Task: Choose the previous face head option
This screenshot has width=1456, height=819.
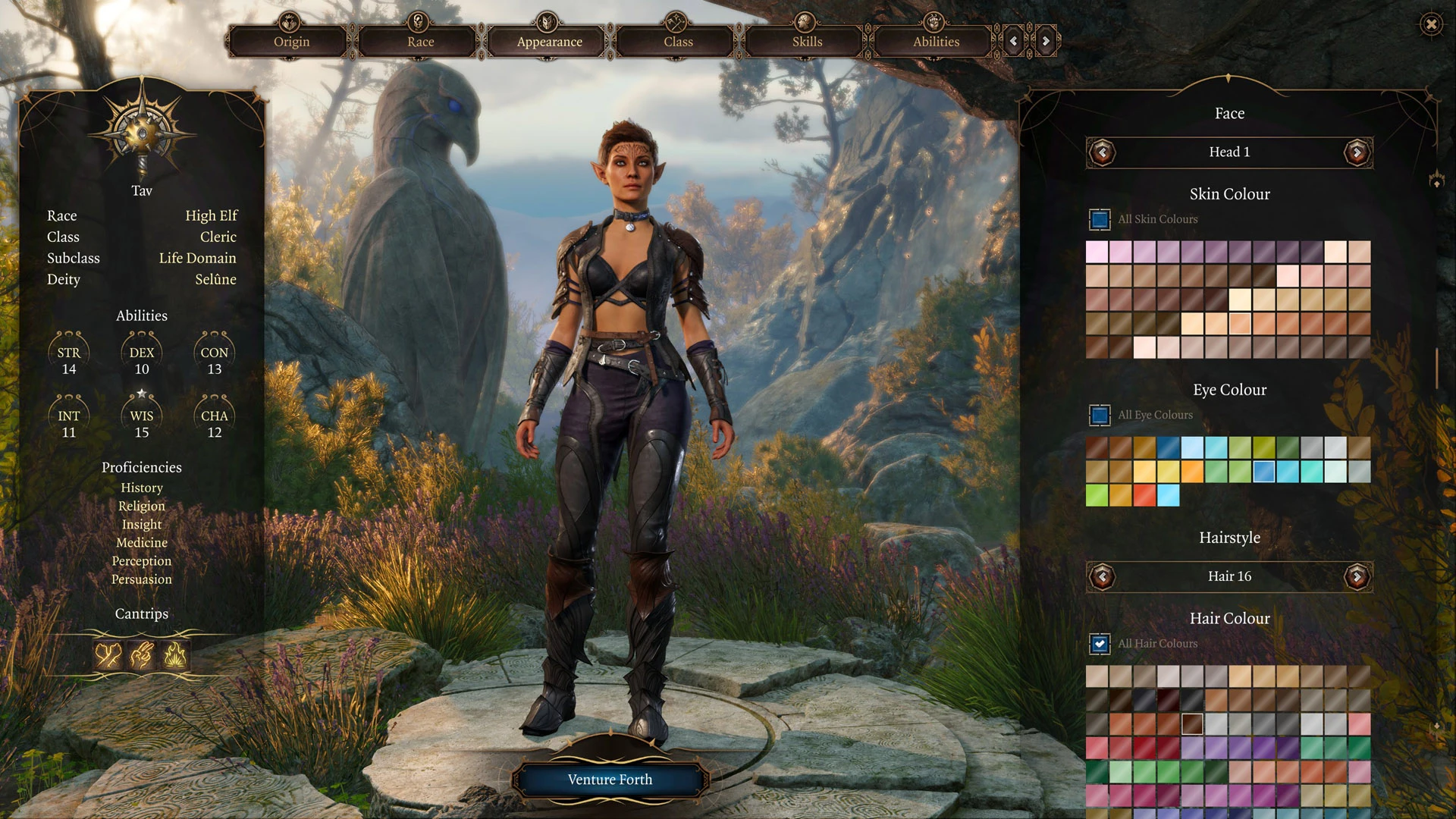Action: point(1103,152)
